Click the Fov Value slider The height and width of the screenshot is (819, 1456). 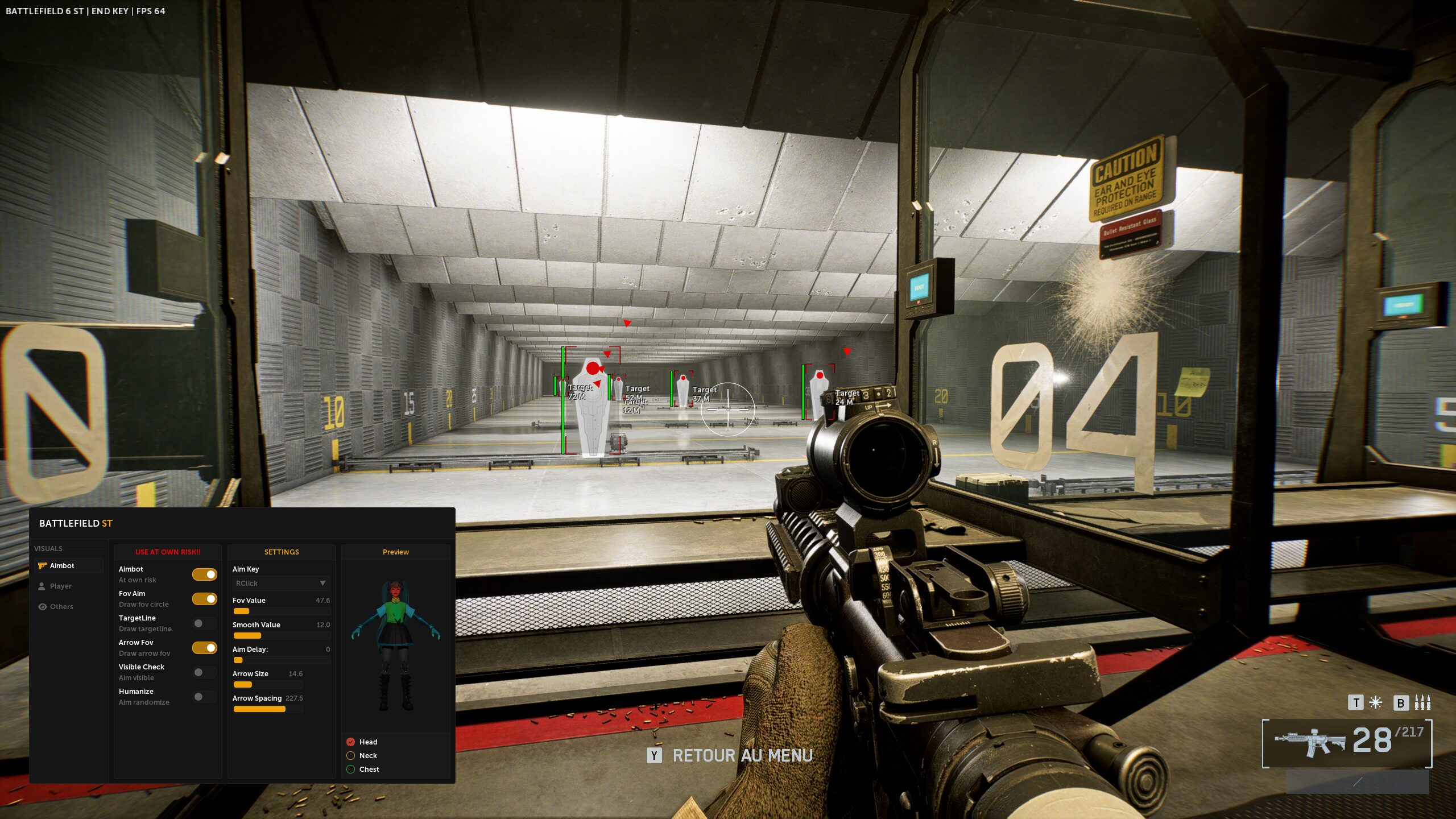(281, 611)
